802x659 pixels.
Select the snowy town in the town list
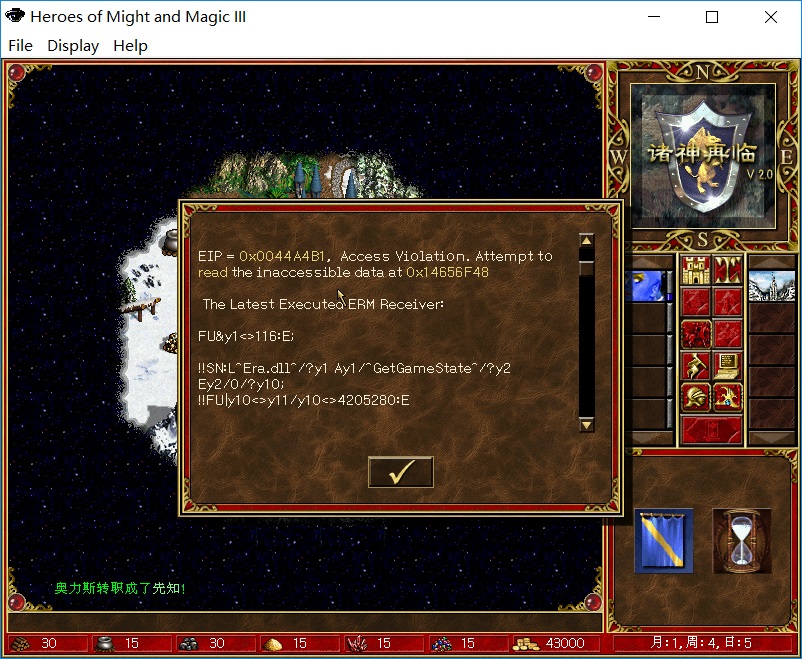click(x=771, y=286)
